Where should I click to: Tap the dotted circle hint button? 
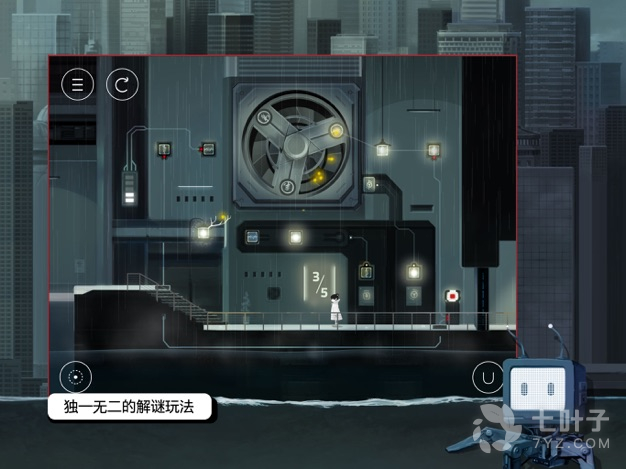(75, 377)
